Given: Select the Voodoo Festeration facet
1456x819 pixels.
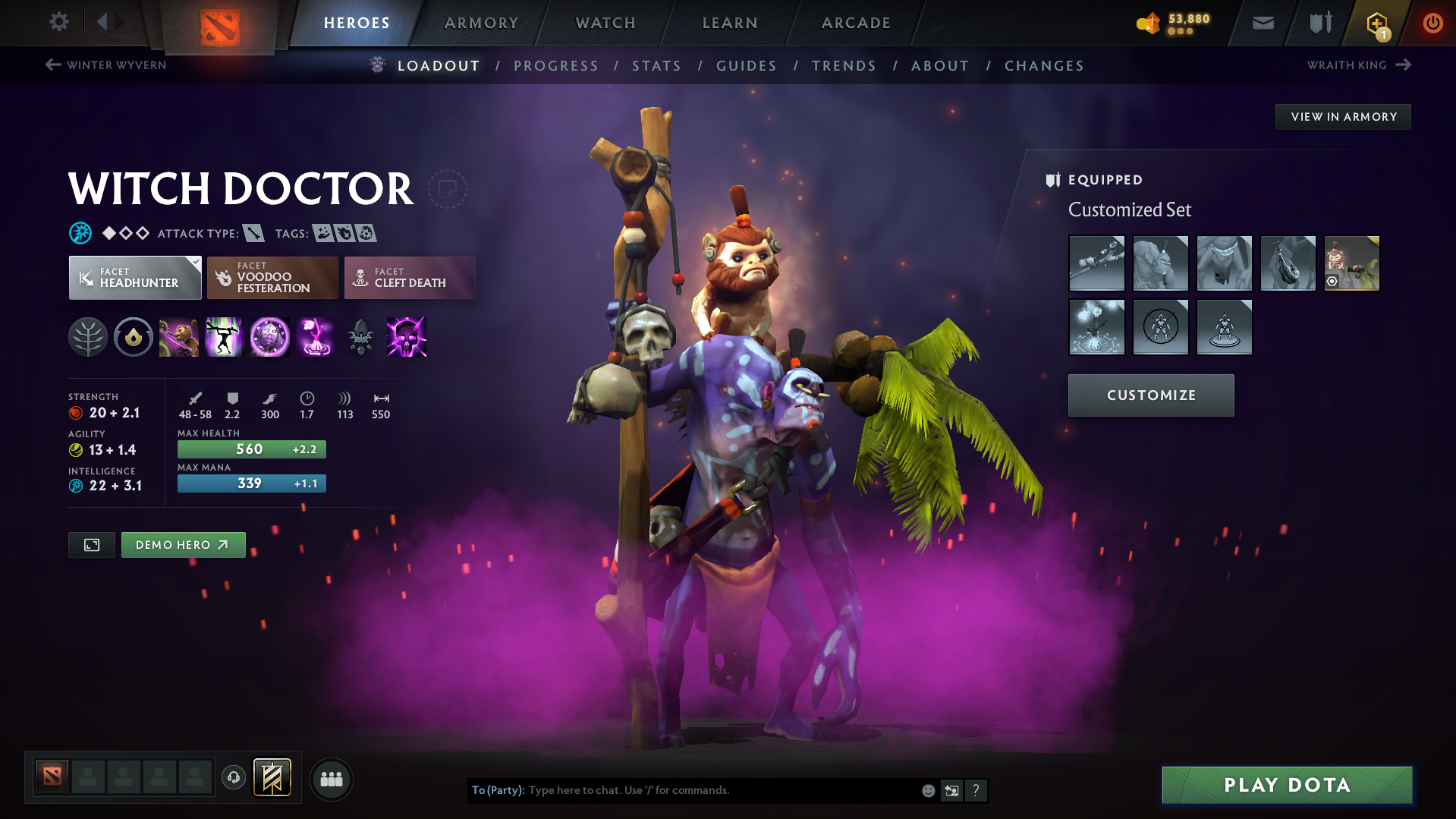Looking at the screenshot, I should pyautogui.click(x=272, y=278).
